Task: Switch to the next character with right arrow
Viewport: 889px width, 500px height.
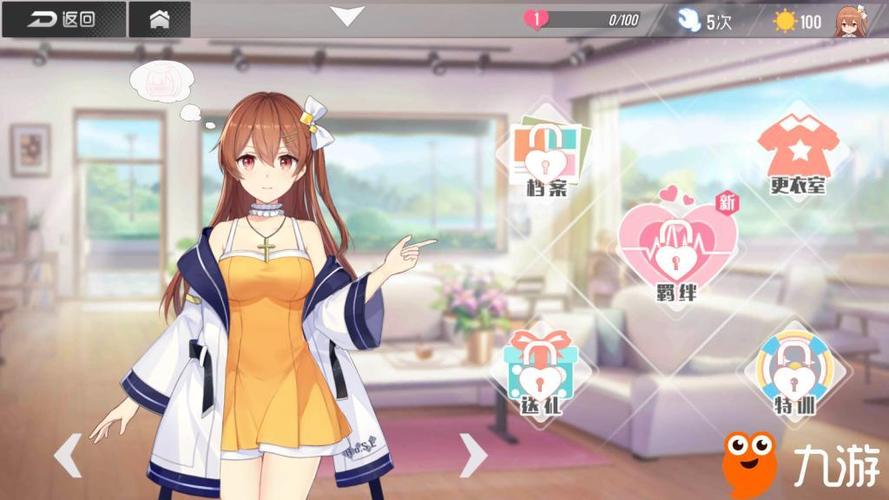Action: pos(472,455)
